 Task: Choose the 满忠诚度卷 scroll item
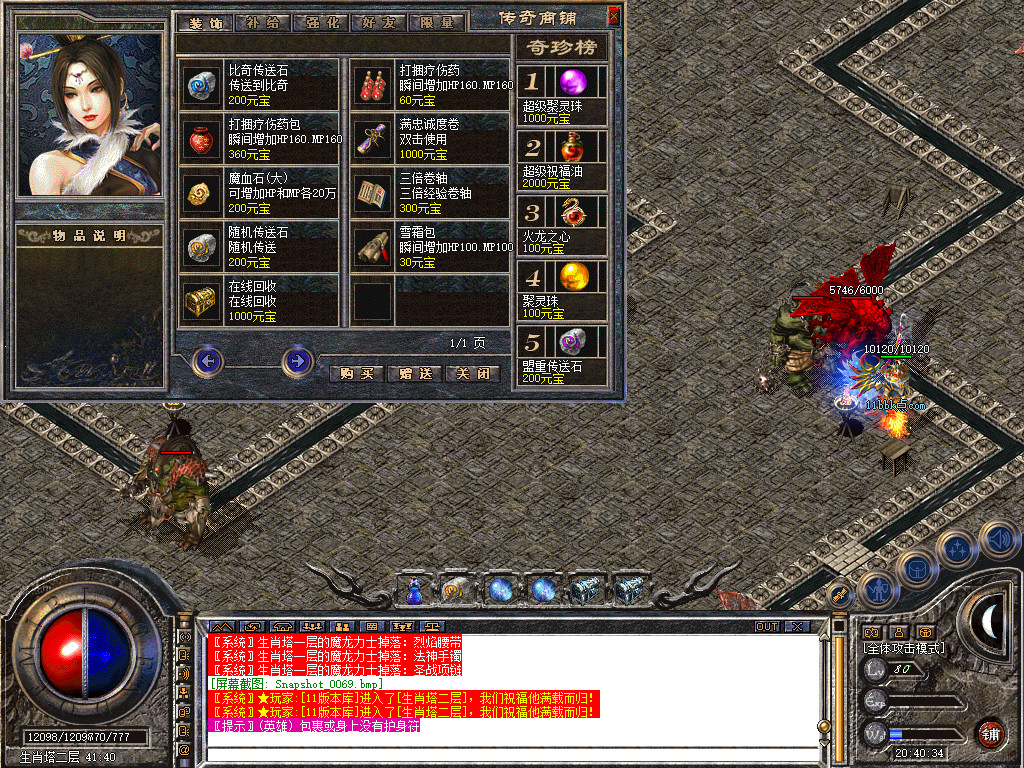pos(430,139)
